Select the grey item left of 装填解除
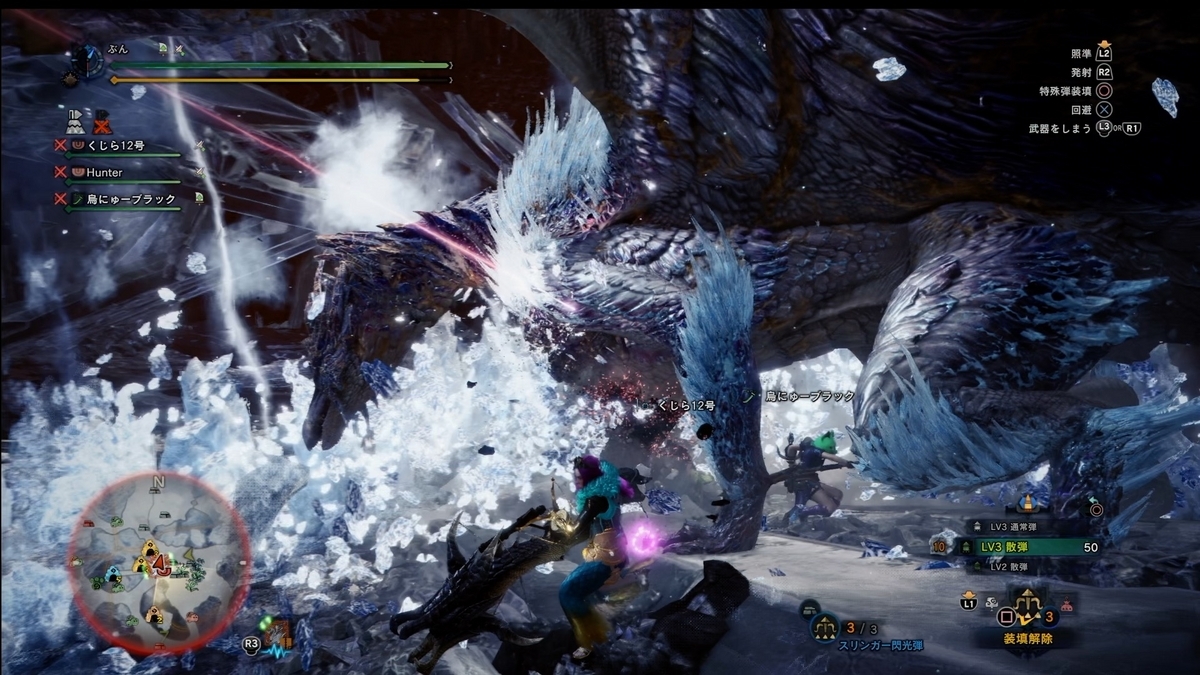 point(993,604)
